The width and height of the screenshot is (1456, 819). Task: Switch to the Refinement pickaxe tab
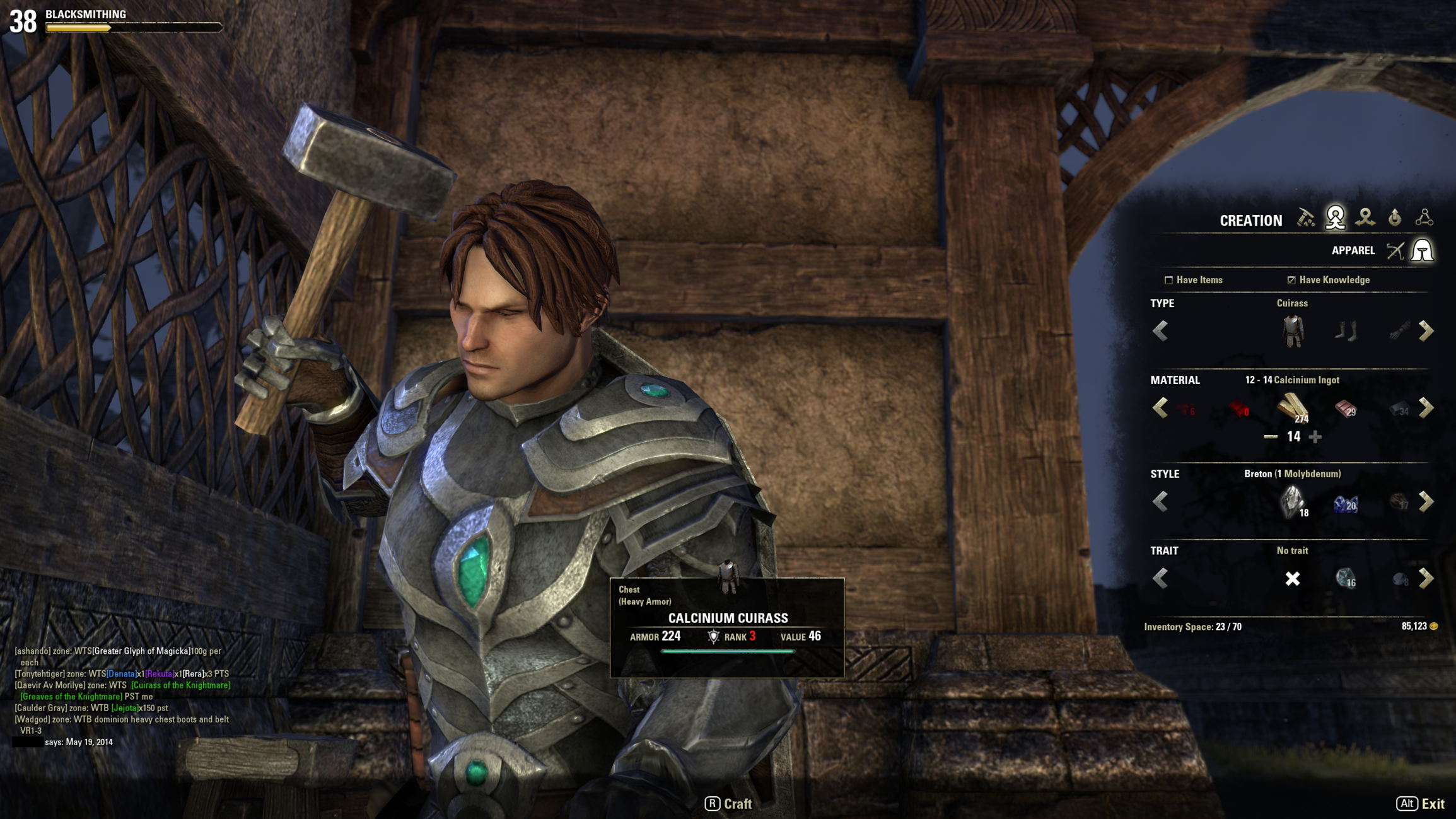point(1305,218)
